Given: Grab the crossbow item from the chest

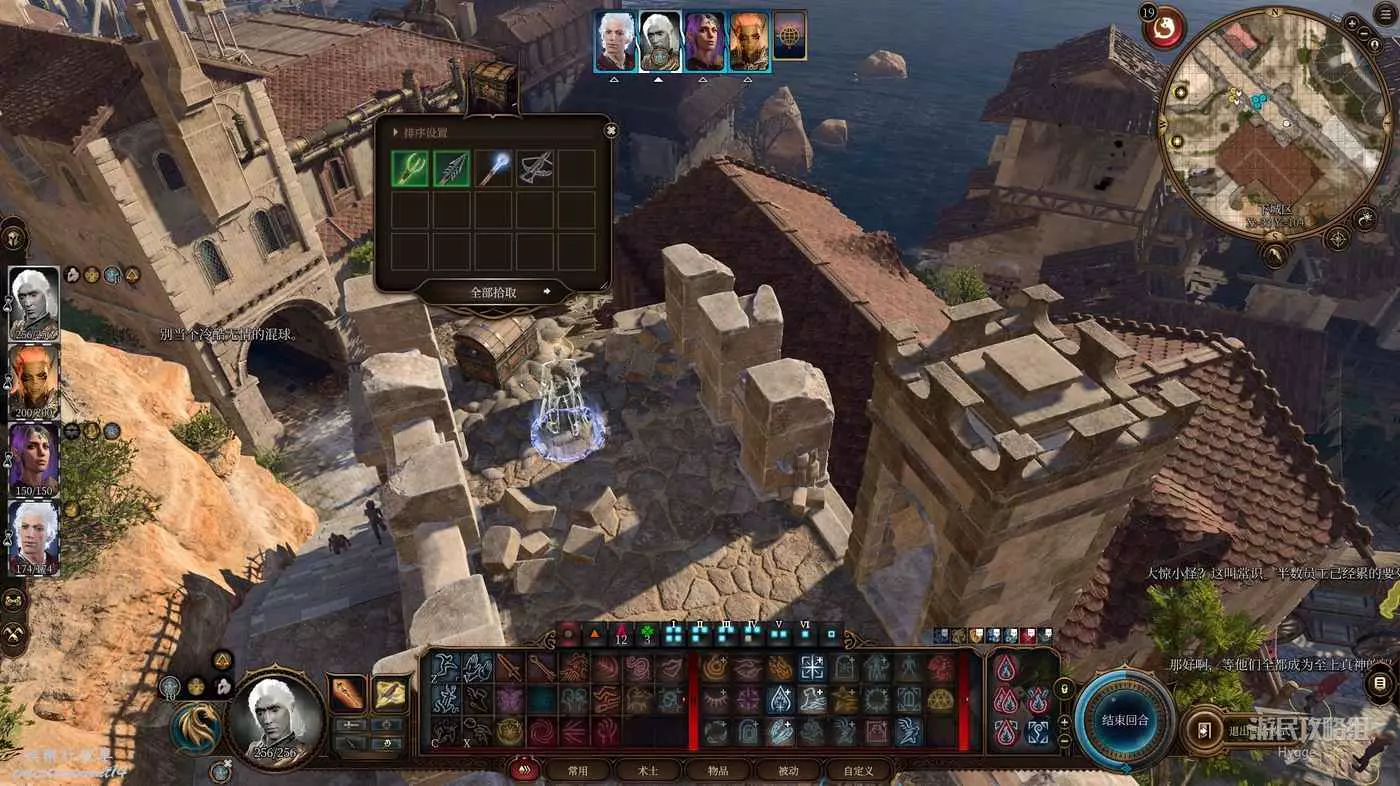Looking at the screenshot, I should 535,169.
